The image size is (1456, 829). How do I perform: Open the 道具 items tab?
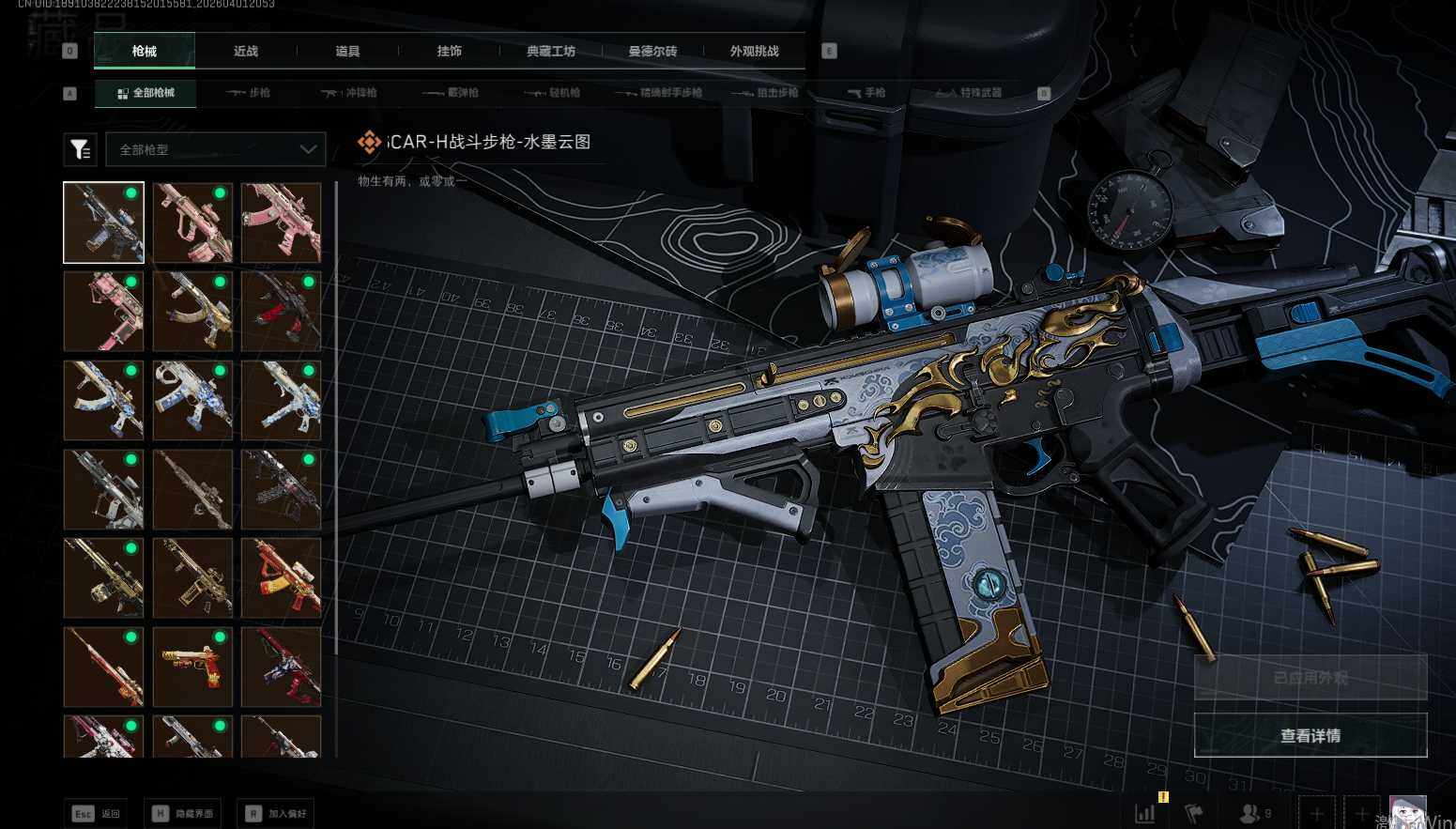click(x=347, y=51)
